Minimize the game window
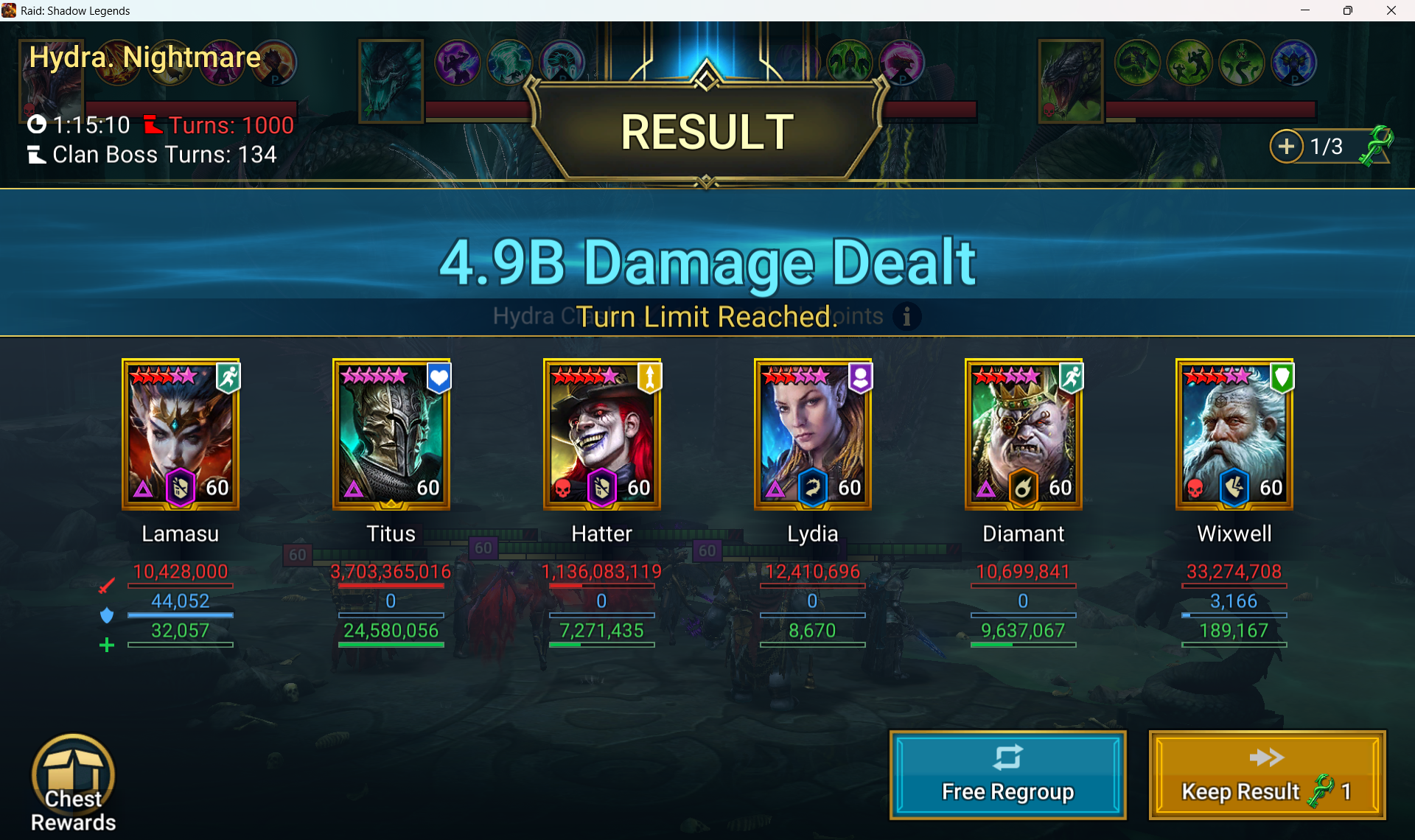The image size is (1415, 840). coord(1305,10)
